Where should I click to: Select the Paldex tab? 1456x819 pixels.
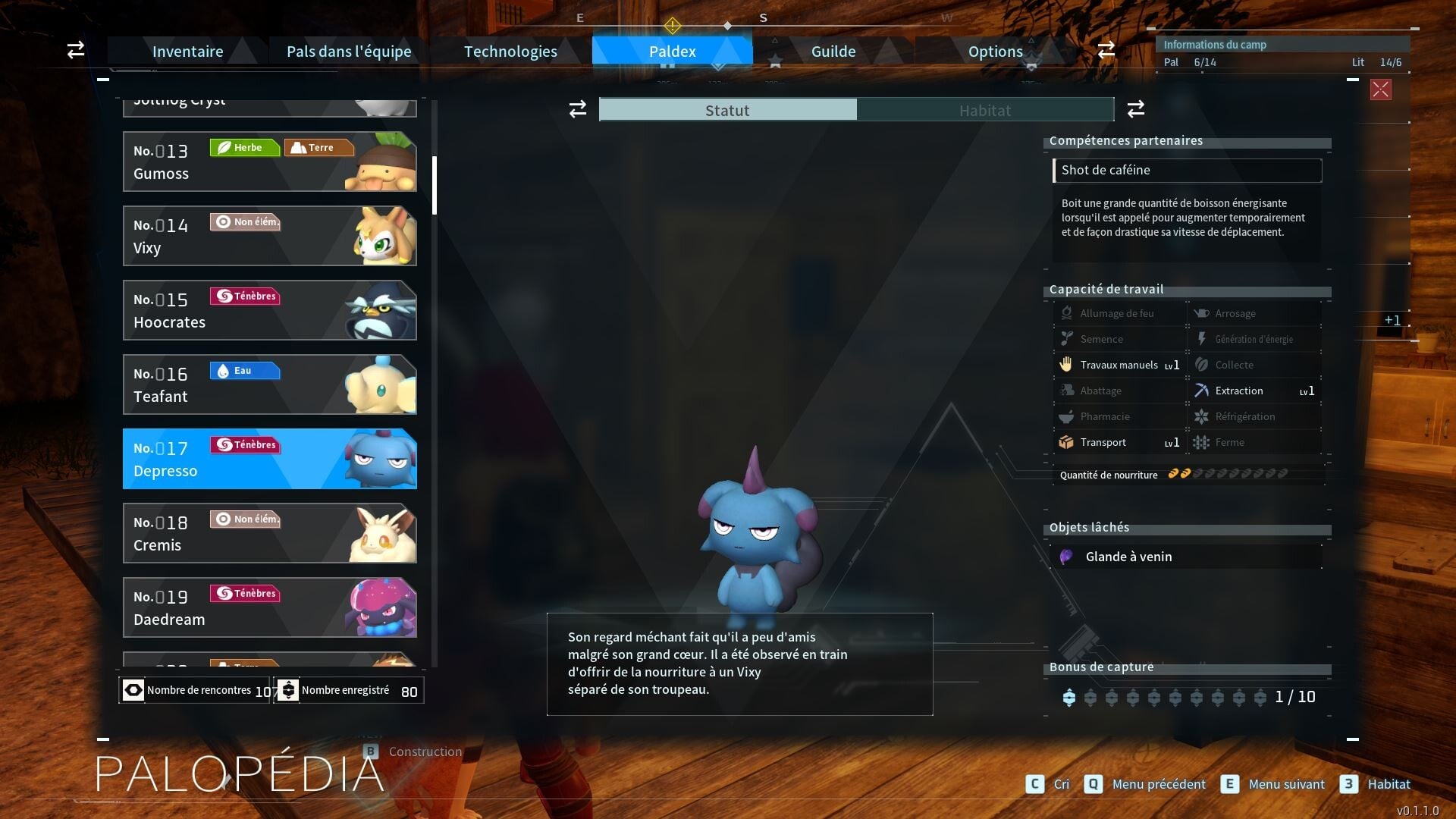(x=672, y=52)
